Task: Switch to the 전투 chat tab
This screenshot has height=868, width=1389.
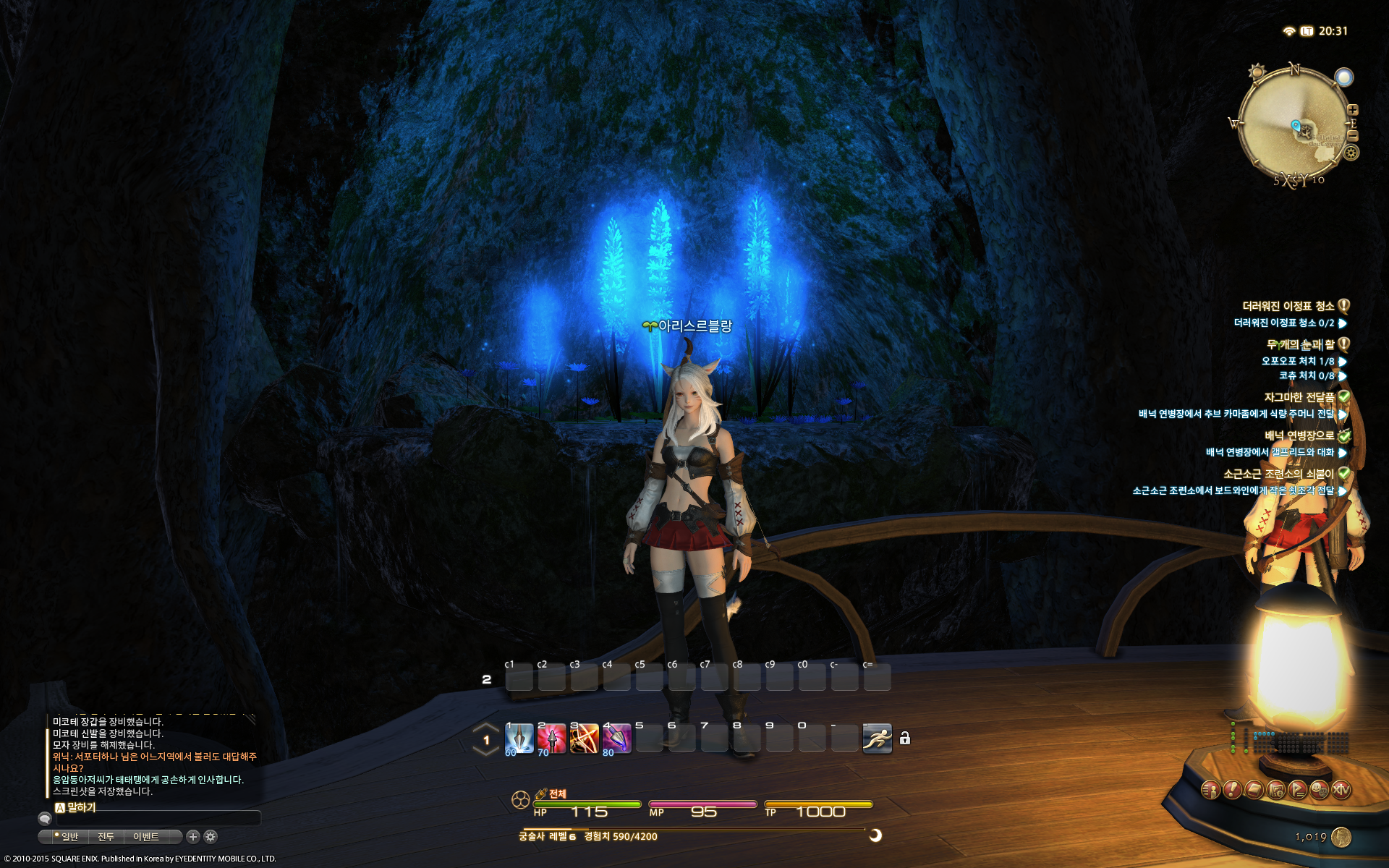Action: pos(106,837)
